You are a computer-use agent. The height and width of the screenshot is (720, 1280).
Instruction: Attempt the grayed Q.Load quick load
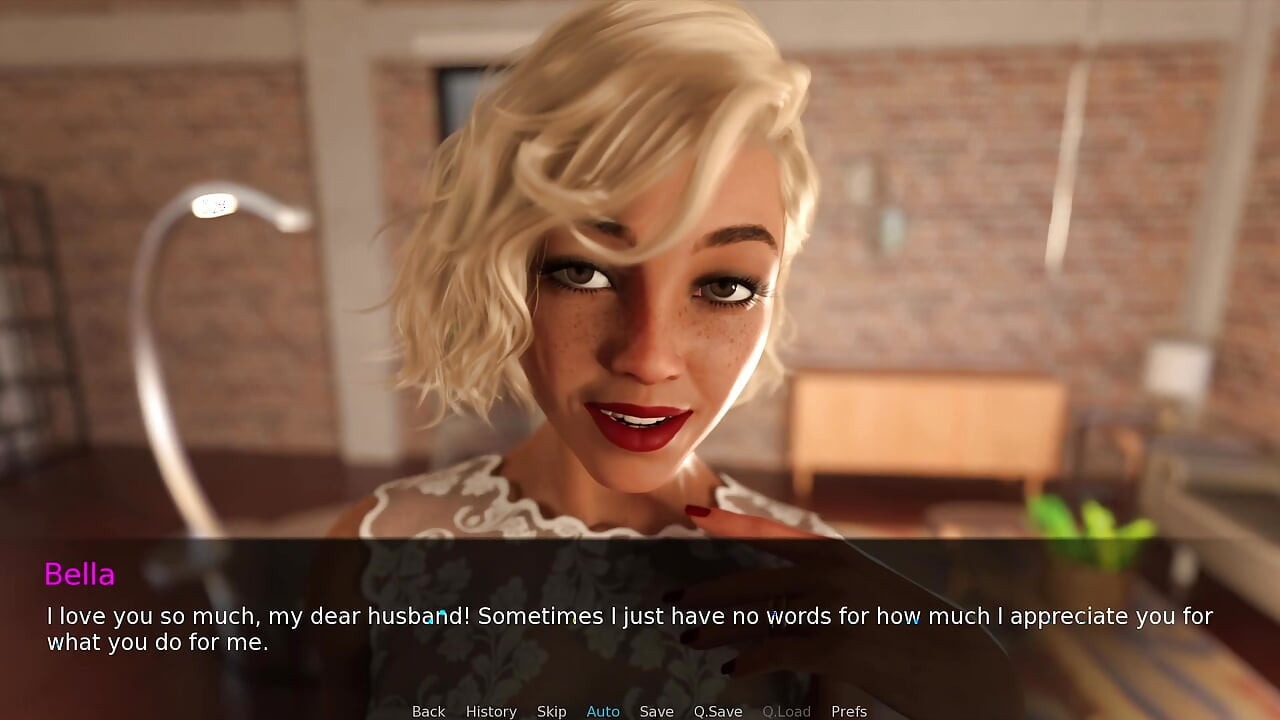pyautogui.click(x=786, y=710)
